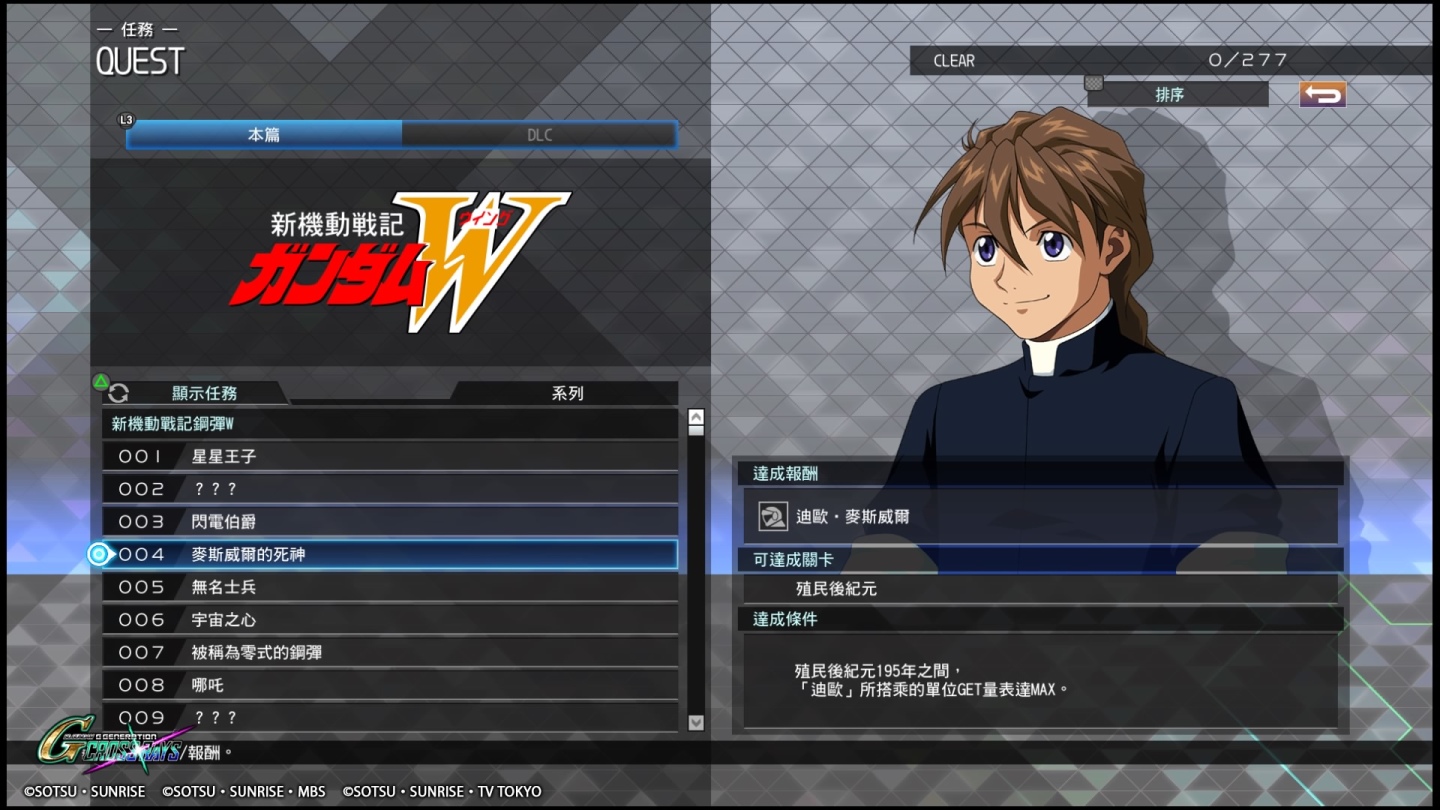Click the scrollbar down arrow on quest list
The width and height of the screenshot is (1440, 810).
point(695,723)
